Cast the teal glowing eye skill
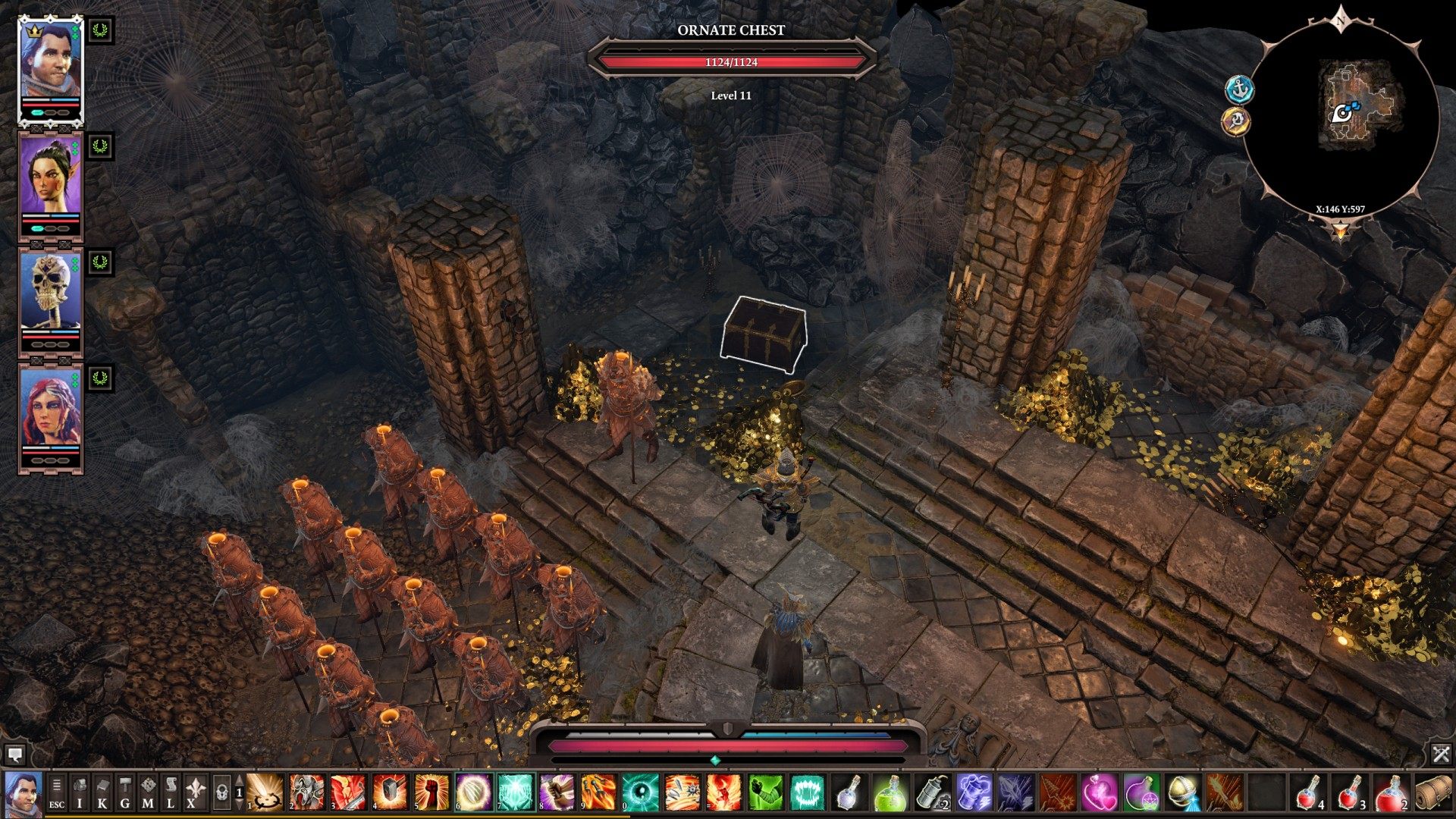The width and height of the screenshot is (1456, 819). pos(639,792)
